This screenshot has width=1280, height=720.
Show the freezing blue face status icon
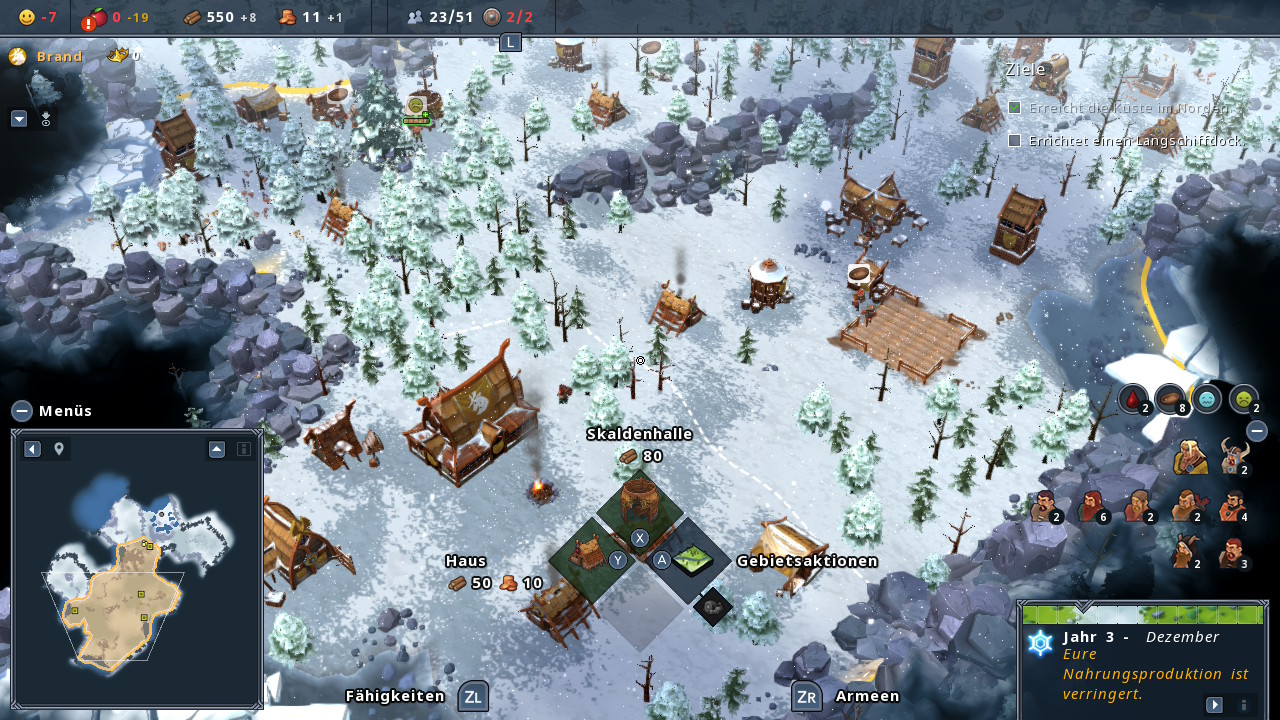[x=1207, y=399]
